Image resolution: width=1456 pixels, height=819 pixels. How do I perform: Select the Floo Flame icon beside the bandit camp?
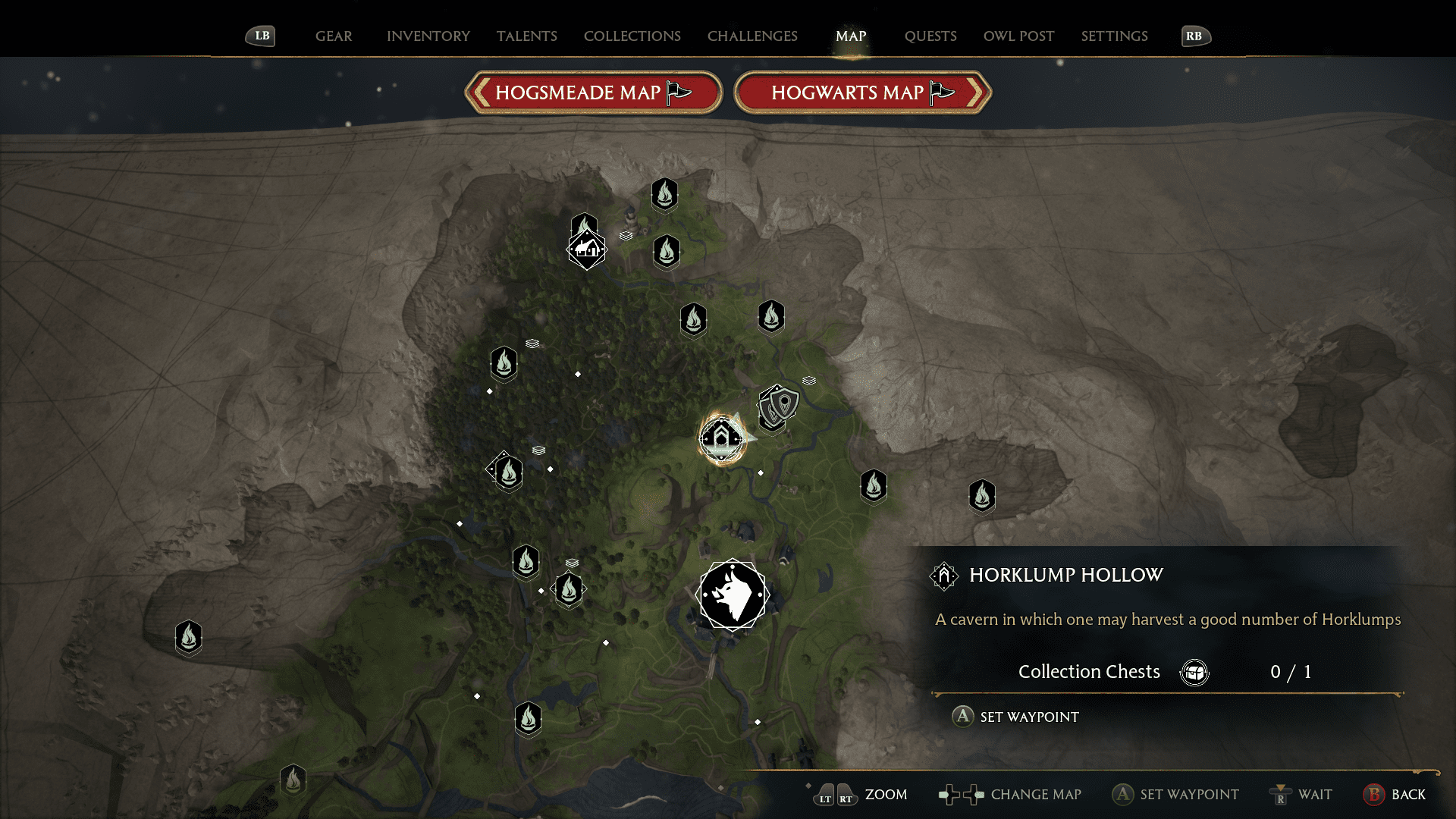pos(770,318)
